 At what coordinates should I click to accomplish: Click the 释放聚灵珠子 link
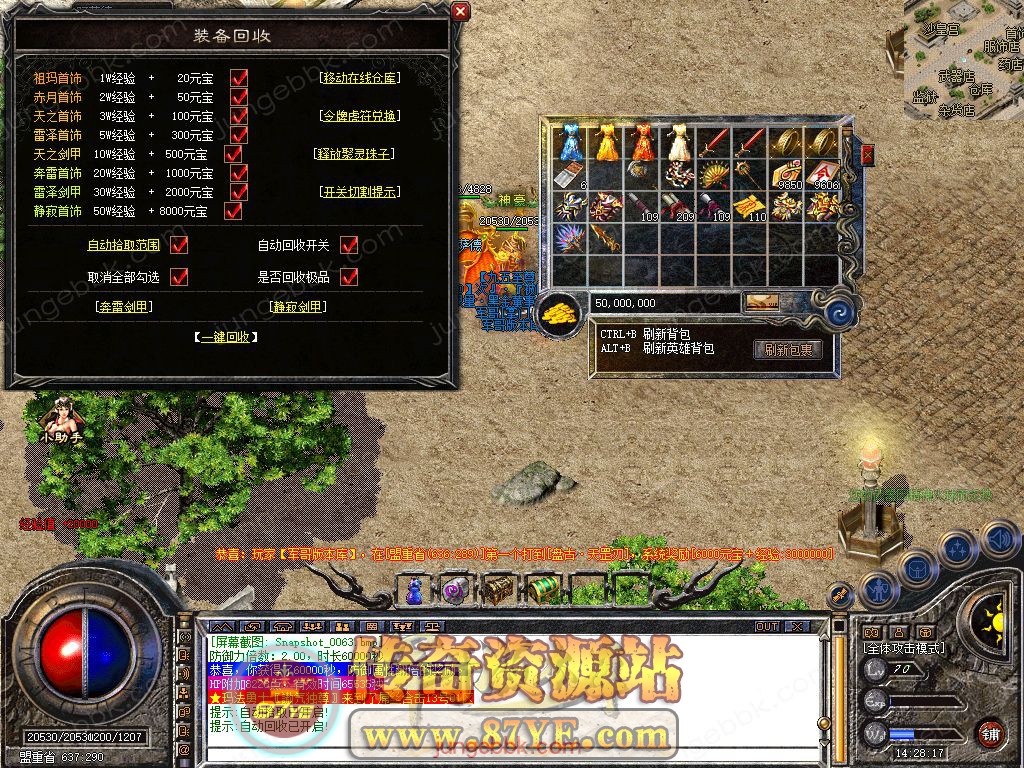pos(355,154)
